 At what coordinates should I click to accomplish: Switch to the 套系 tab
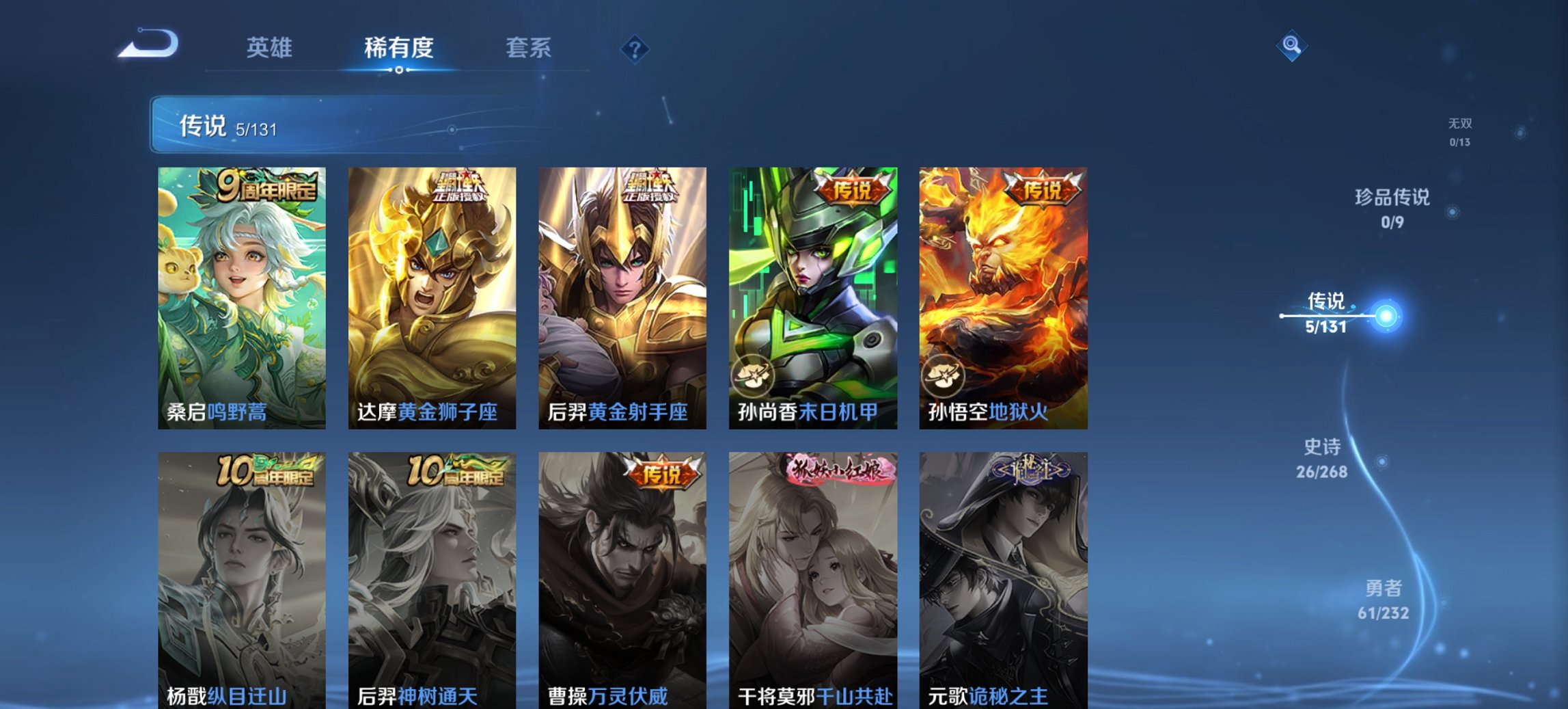click(x=529, y=48)
